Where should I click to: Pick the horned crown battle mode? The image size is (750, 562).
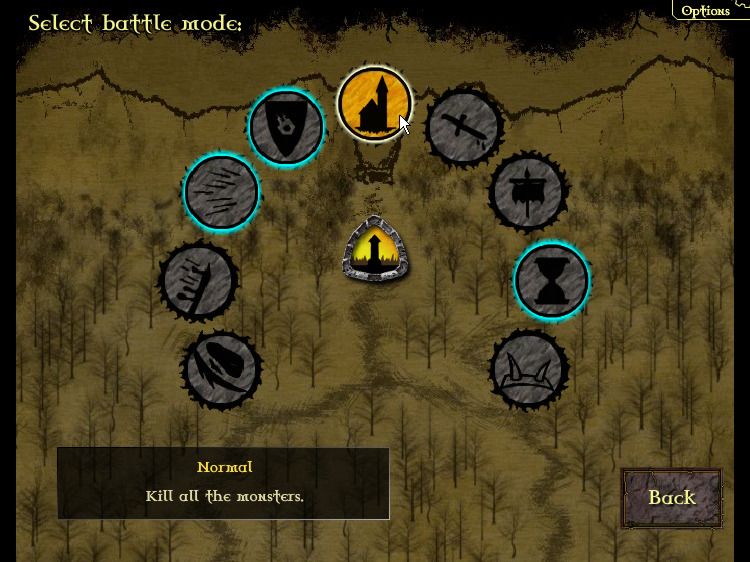pyautogui.click(x=529, y=368)
